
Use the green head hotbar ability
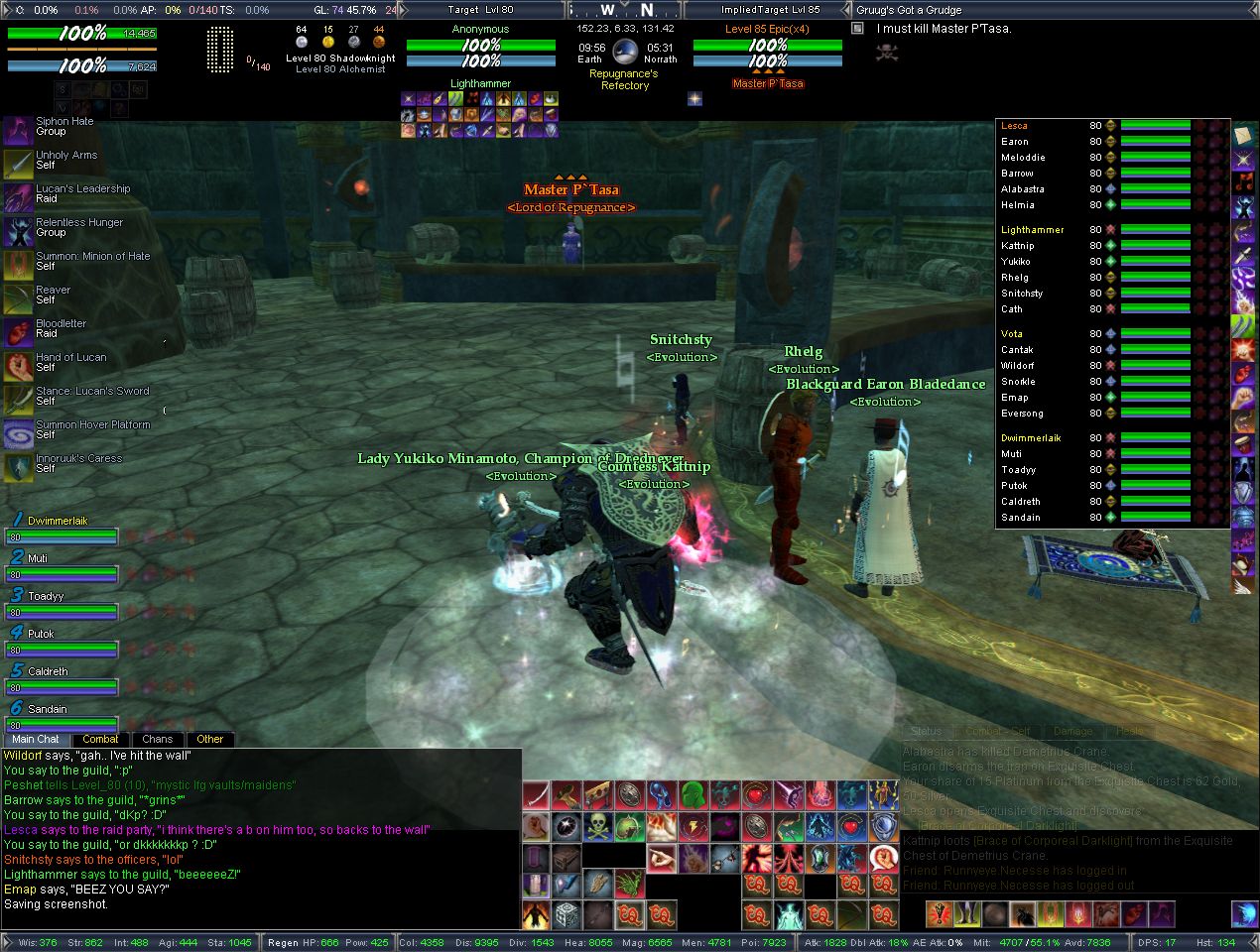(693, 795)
